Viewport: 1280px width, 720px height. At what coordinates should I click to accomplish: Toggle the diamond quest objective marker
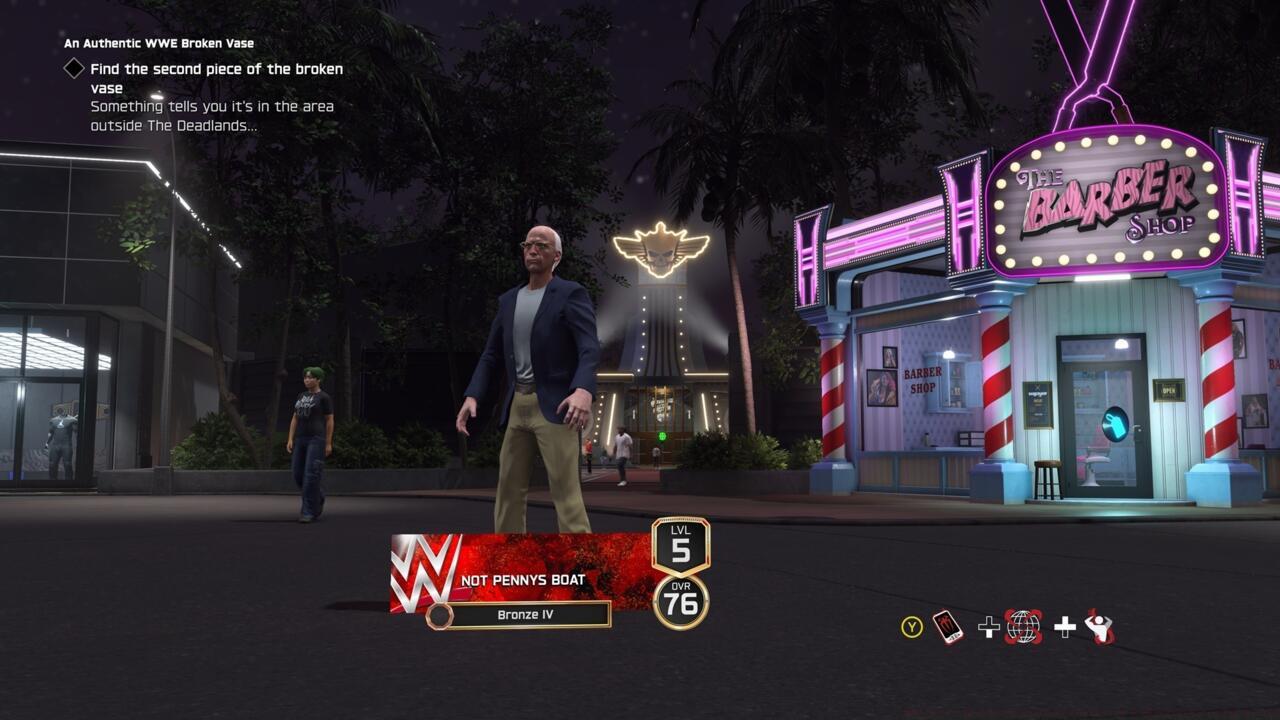[x=73, y=69]
